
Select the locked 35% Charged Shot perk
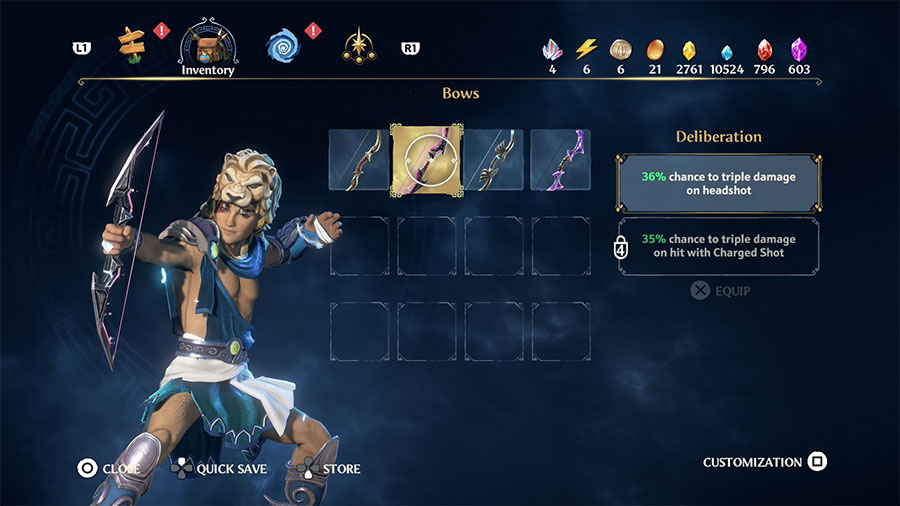(x=719, y=246)
